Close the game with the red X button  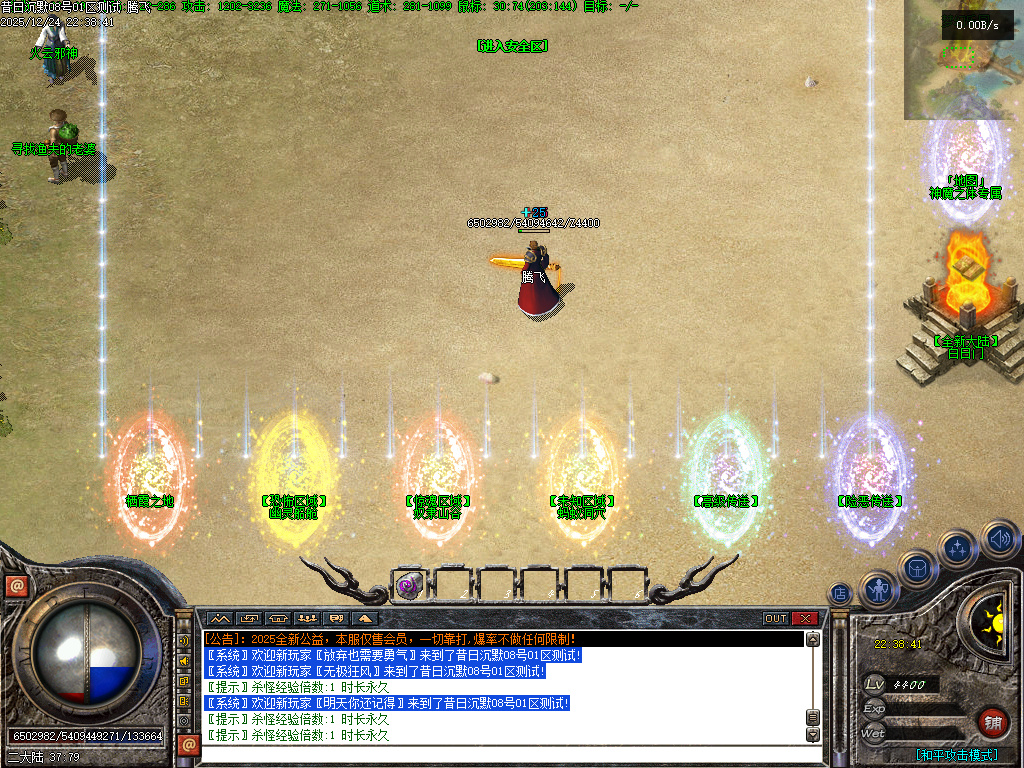[806, 619]
